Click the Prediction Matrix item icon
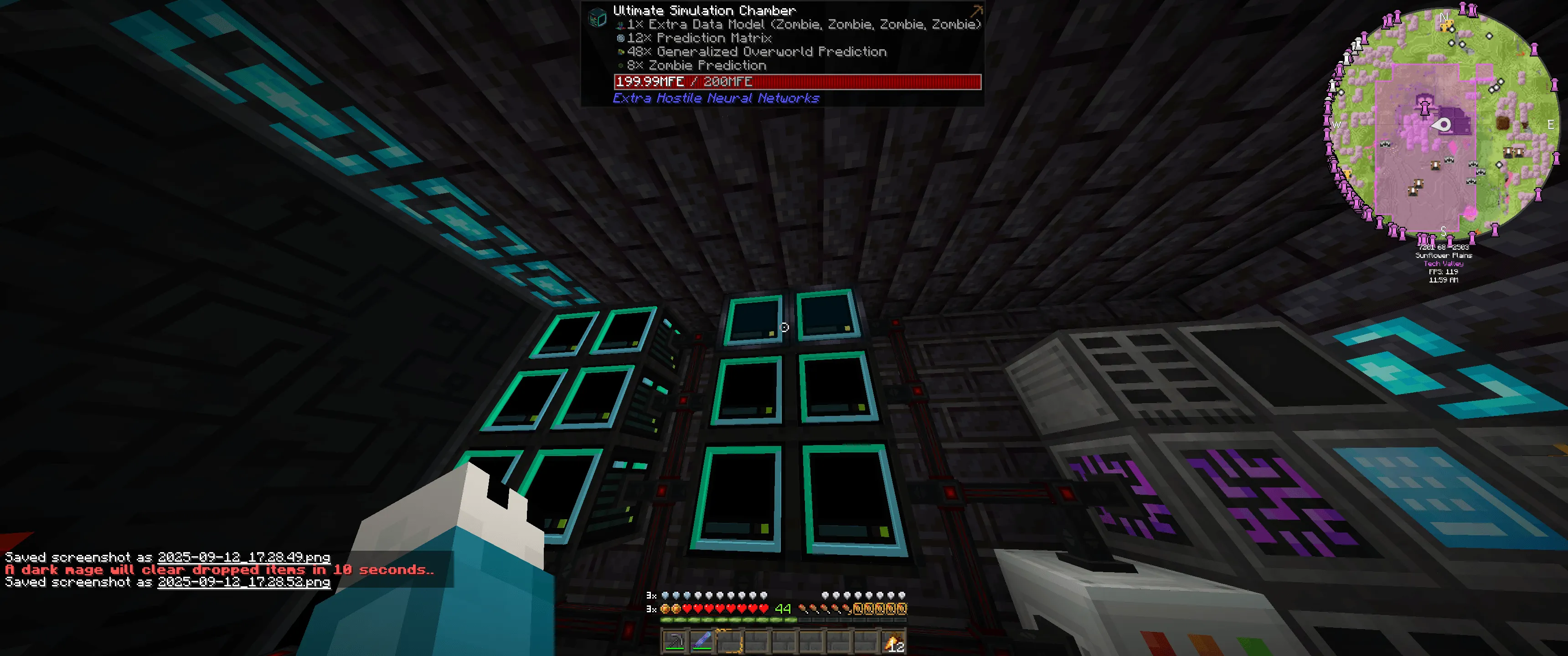The height and width of the screenshot is (656, 1568). (x=620, y=38)
